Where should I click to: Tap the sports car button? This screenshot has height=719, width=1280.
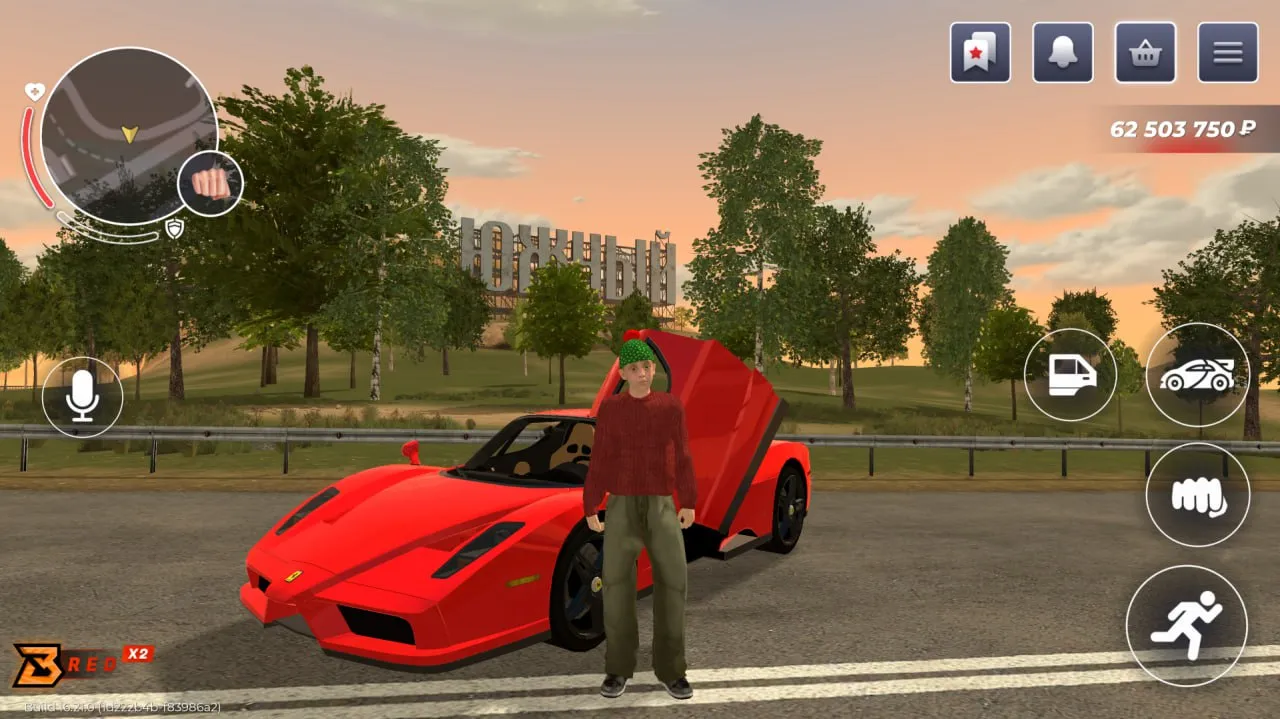pos(1197,375)
